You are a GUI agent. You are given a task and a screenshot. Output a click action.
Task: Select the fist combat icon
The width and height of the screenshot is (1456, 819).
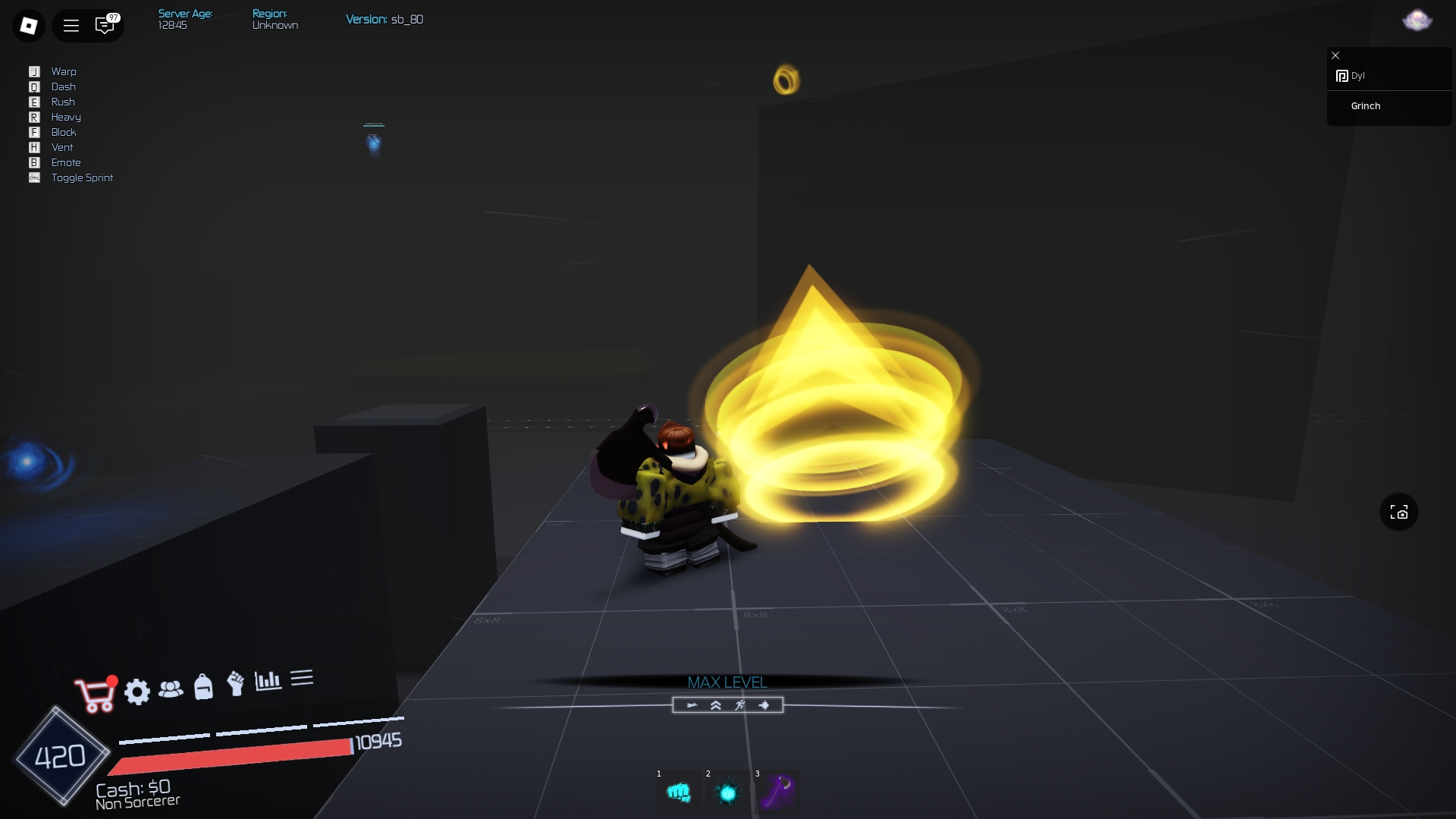(x=236, y=685)
